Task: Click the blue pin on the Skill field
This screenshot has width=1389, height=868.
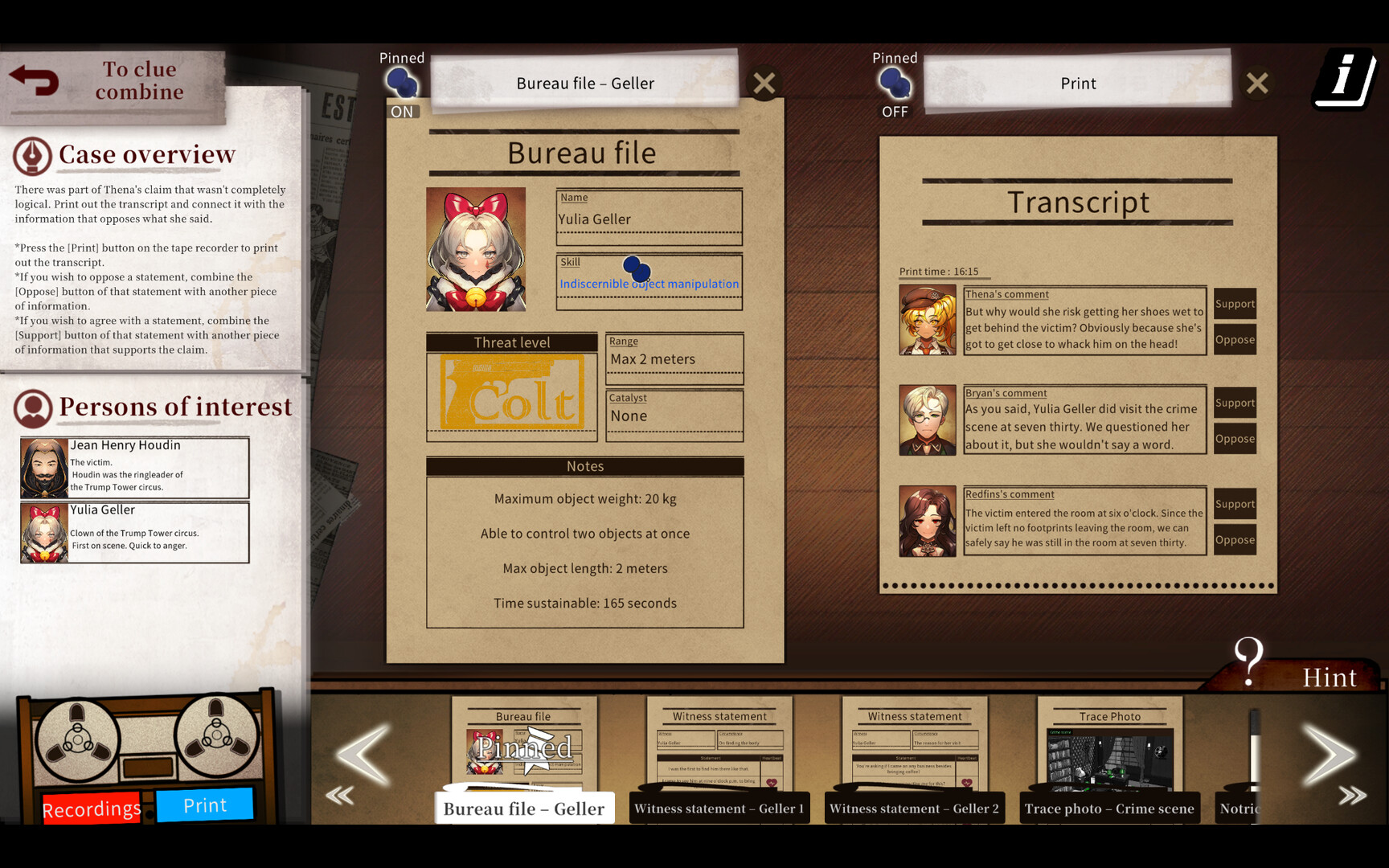Action: [634, 268]
